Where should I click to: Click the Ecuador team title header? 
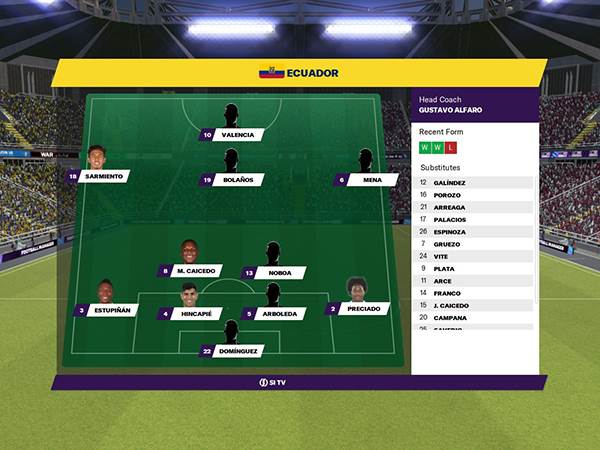tap(299, 73)
